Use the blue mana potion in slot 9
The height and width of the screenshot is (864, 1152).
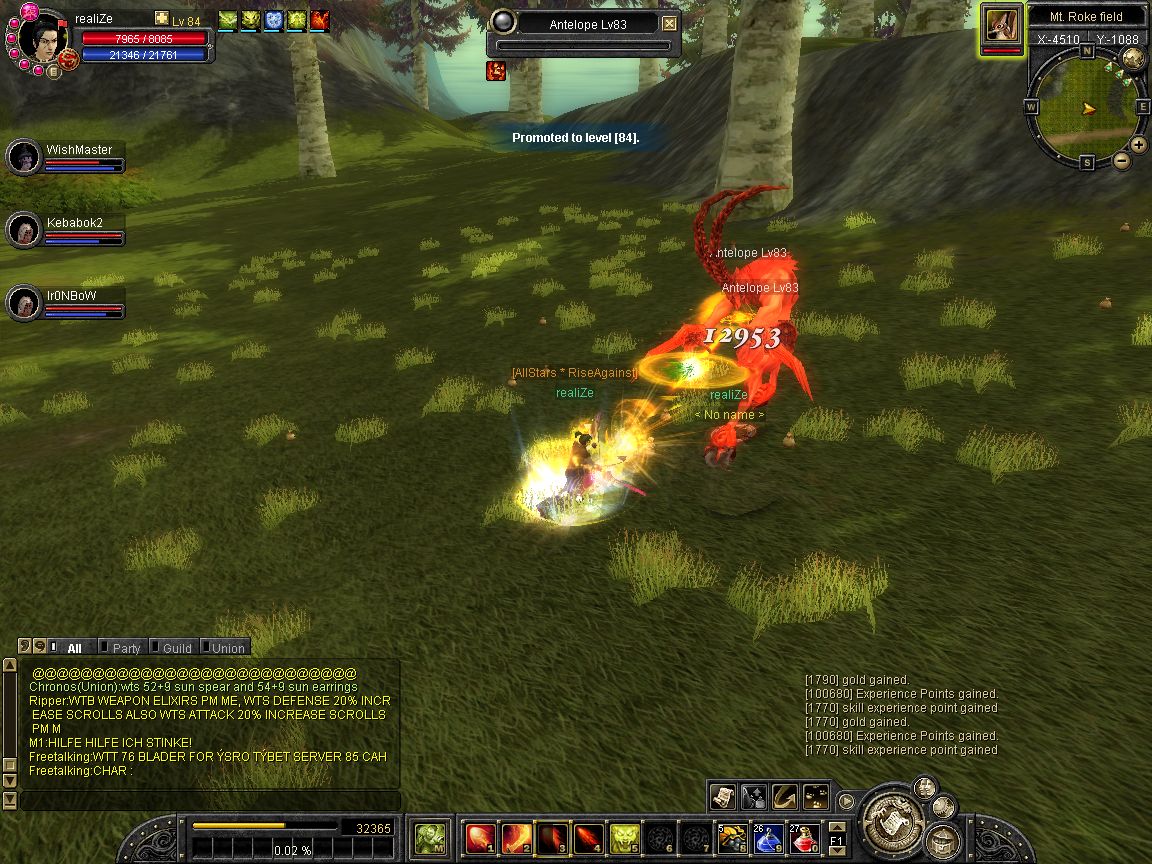(768, 838)
